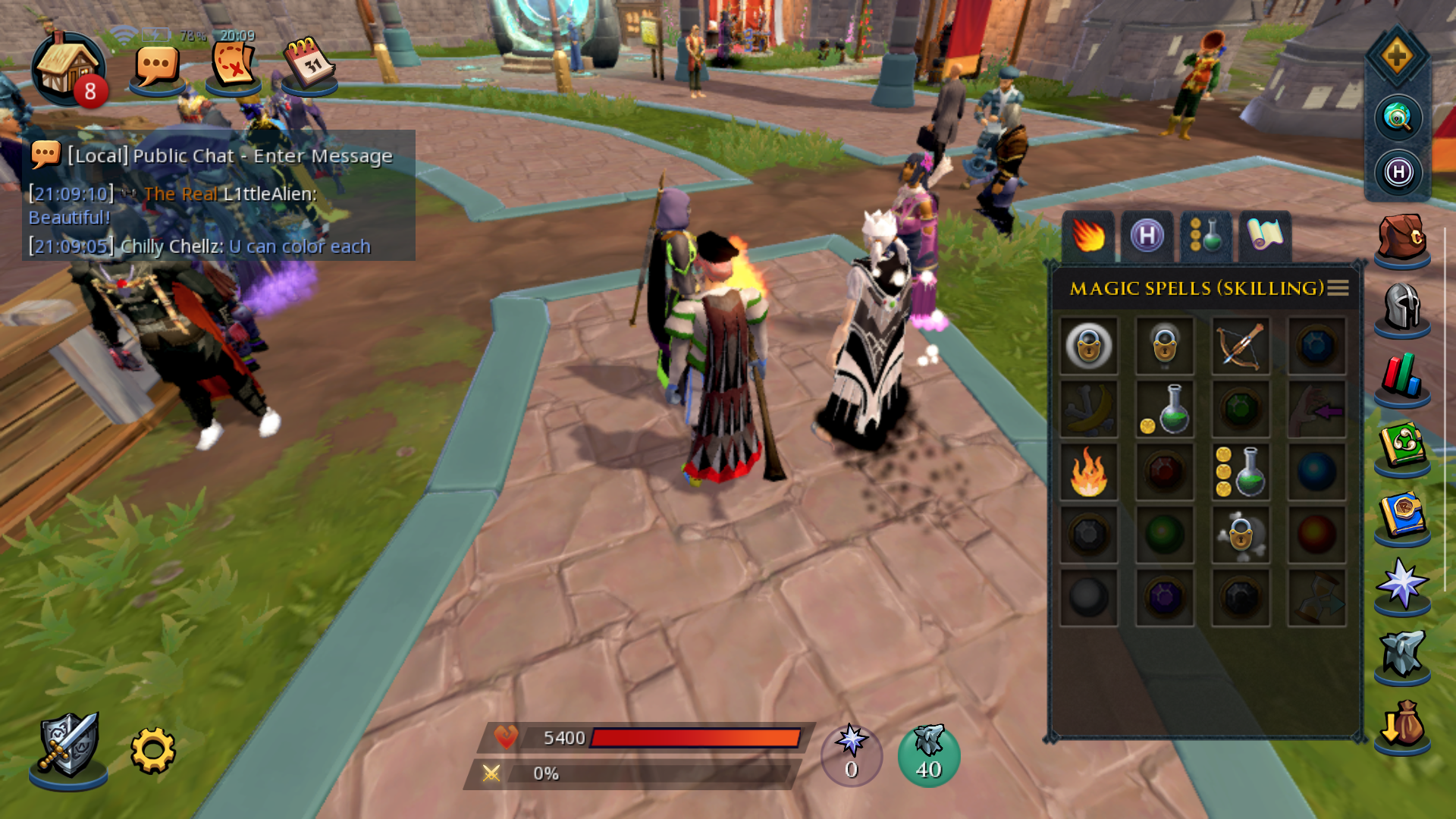This screenshot has width=1456, height=819.
Task: Cast the crossbow enchant bolt spell
Action: (x=1241, y=347)
